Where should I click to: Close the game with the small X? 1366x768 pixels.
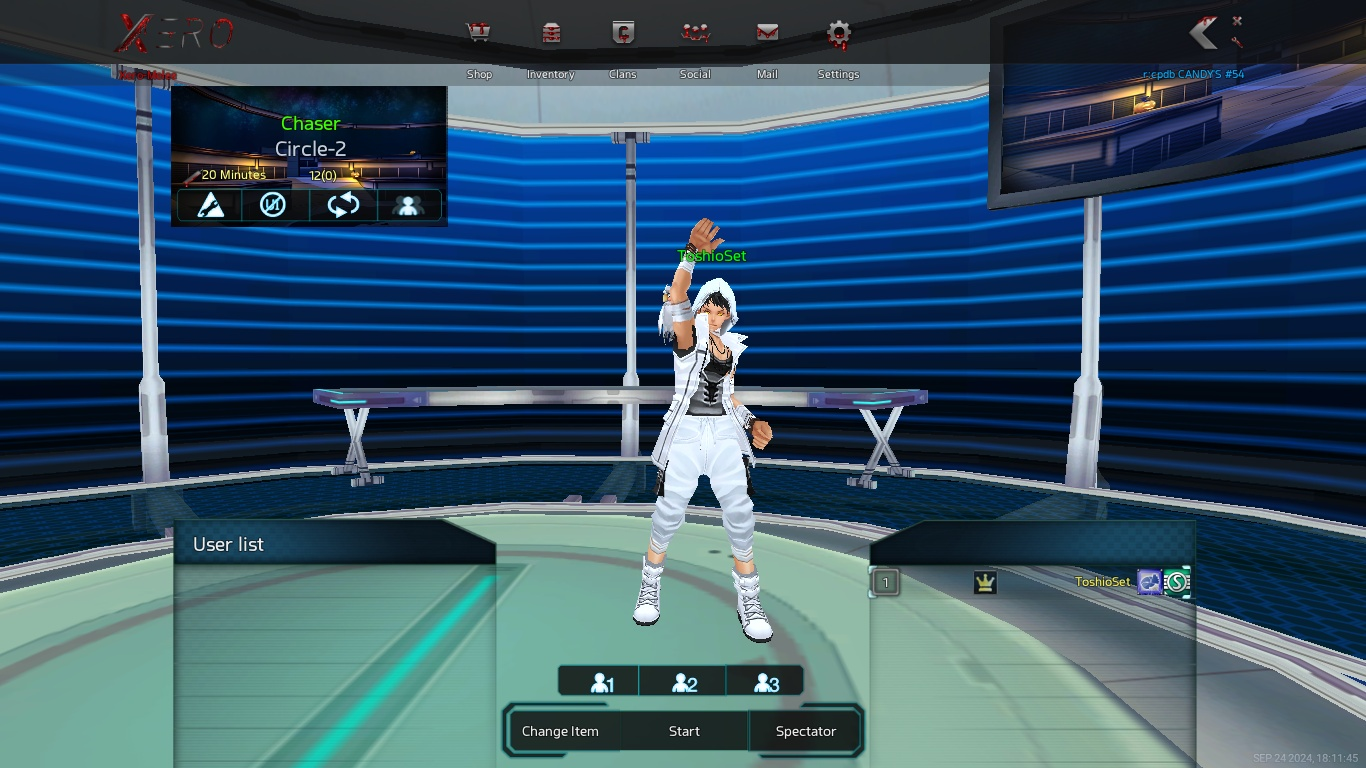(x=1237, y=20)
